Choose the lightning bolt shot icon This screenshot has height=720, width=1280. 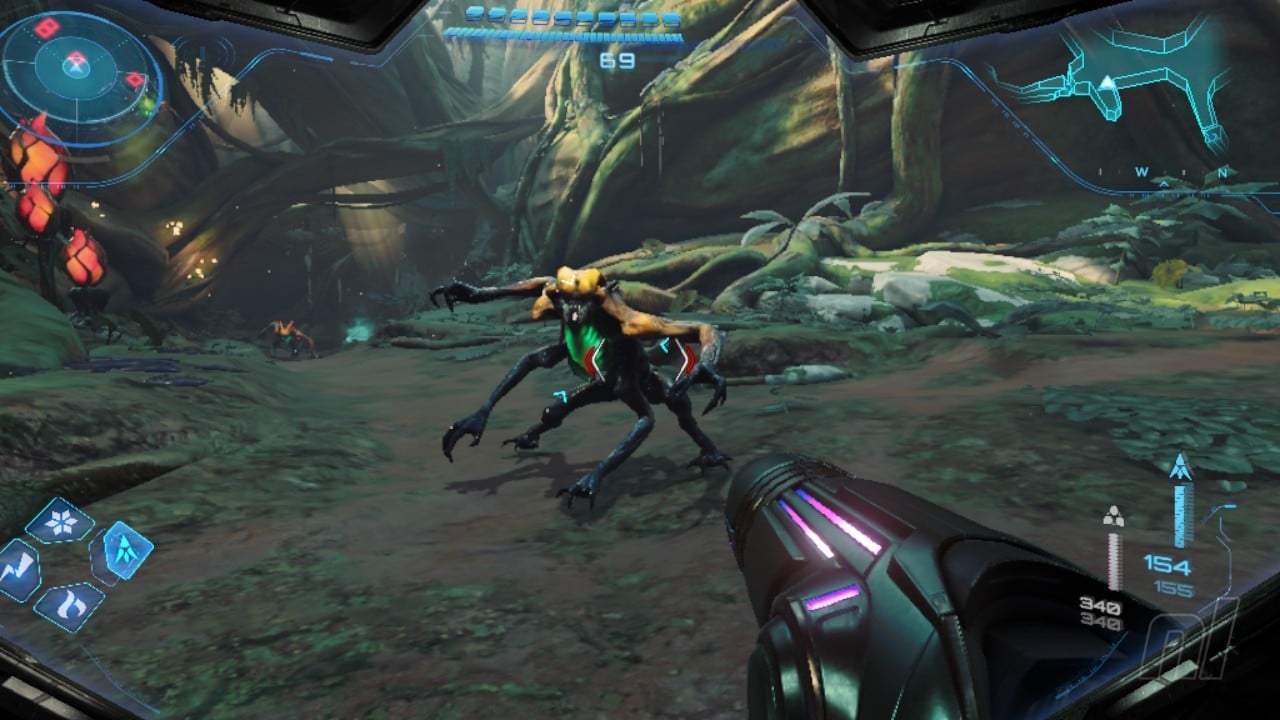pos(19,570)
